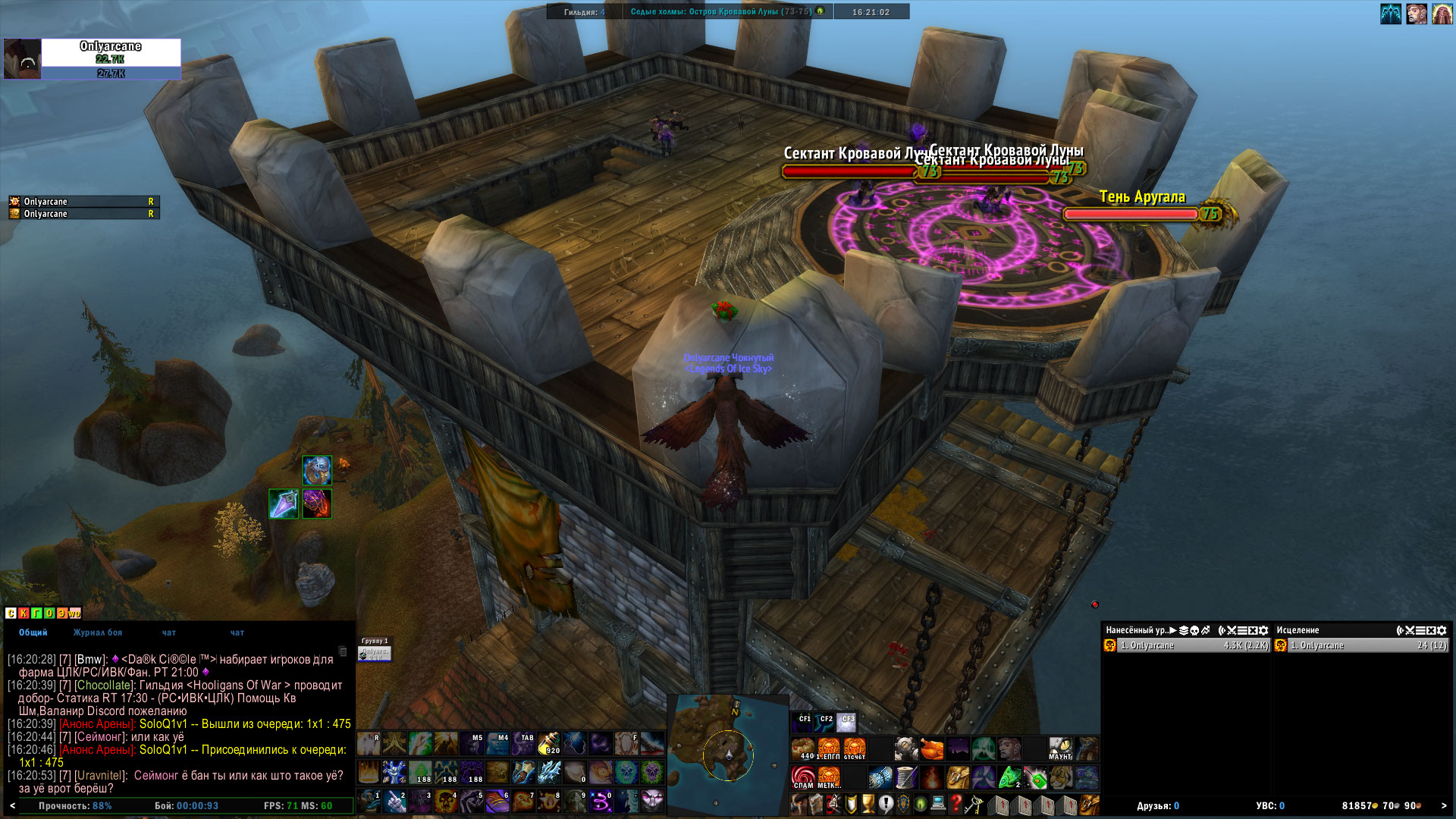This screenshot has height=819, width=1456.
Task: Use the thread spool tailoring icon
Action: 906,777
